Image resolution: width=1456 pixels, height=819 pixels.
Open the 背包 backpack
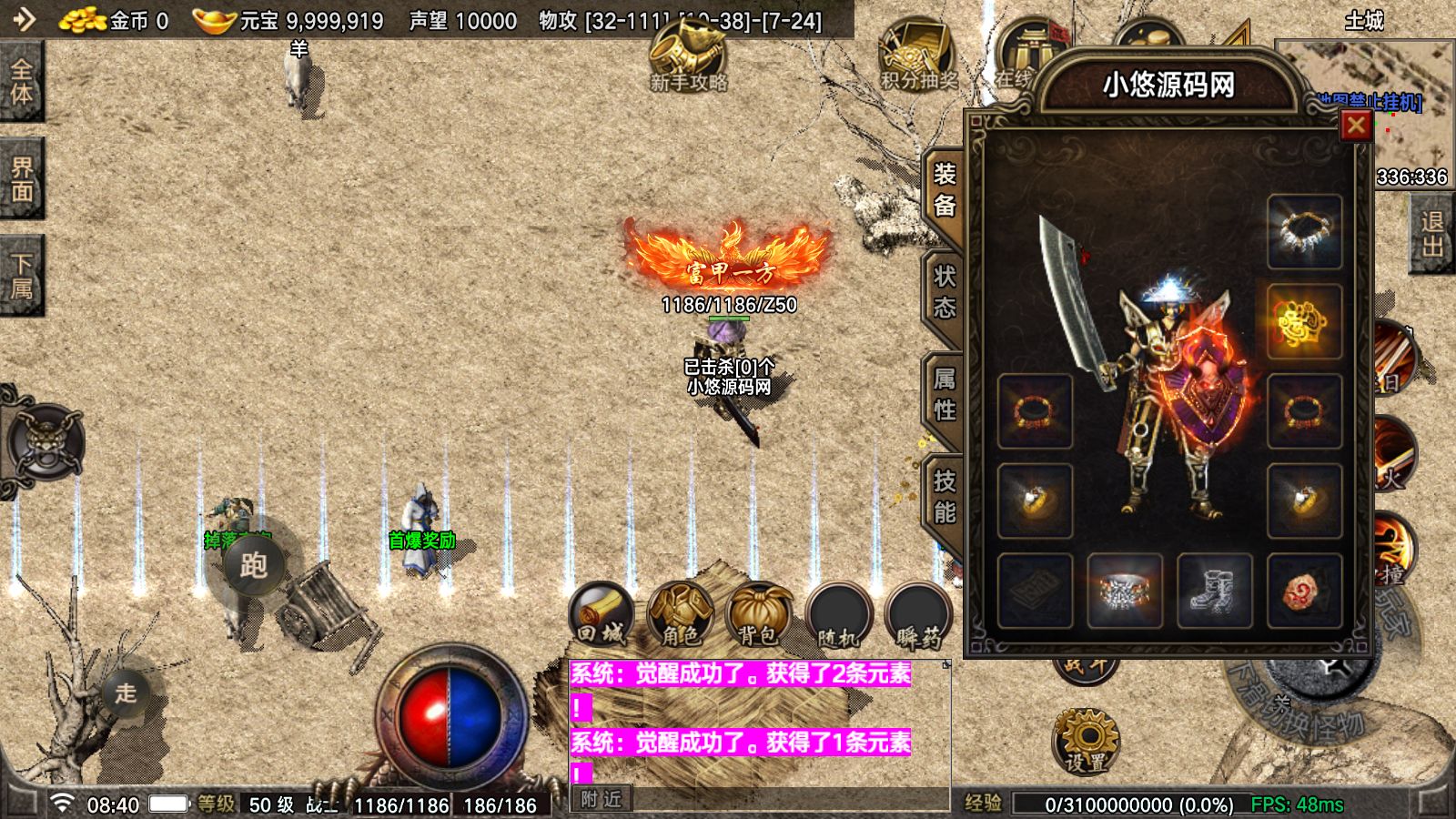click(759, 614)
